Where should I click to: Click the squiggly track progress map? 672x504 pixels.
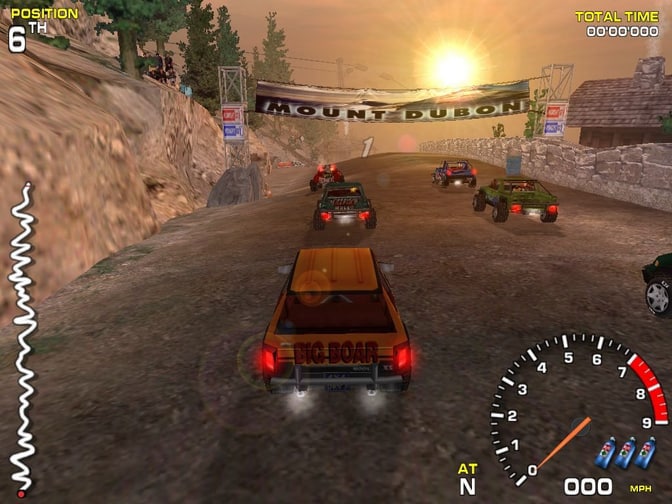20,340
